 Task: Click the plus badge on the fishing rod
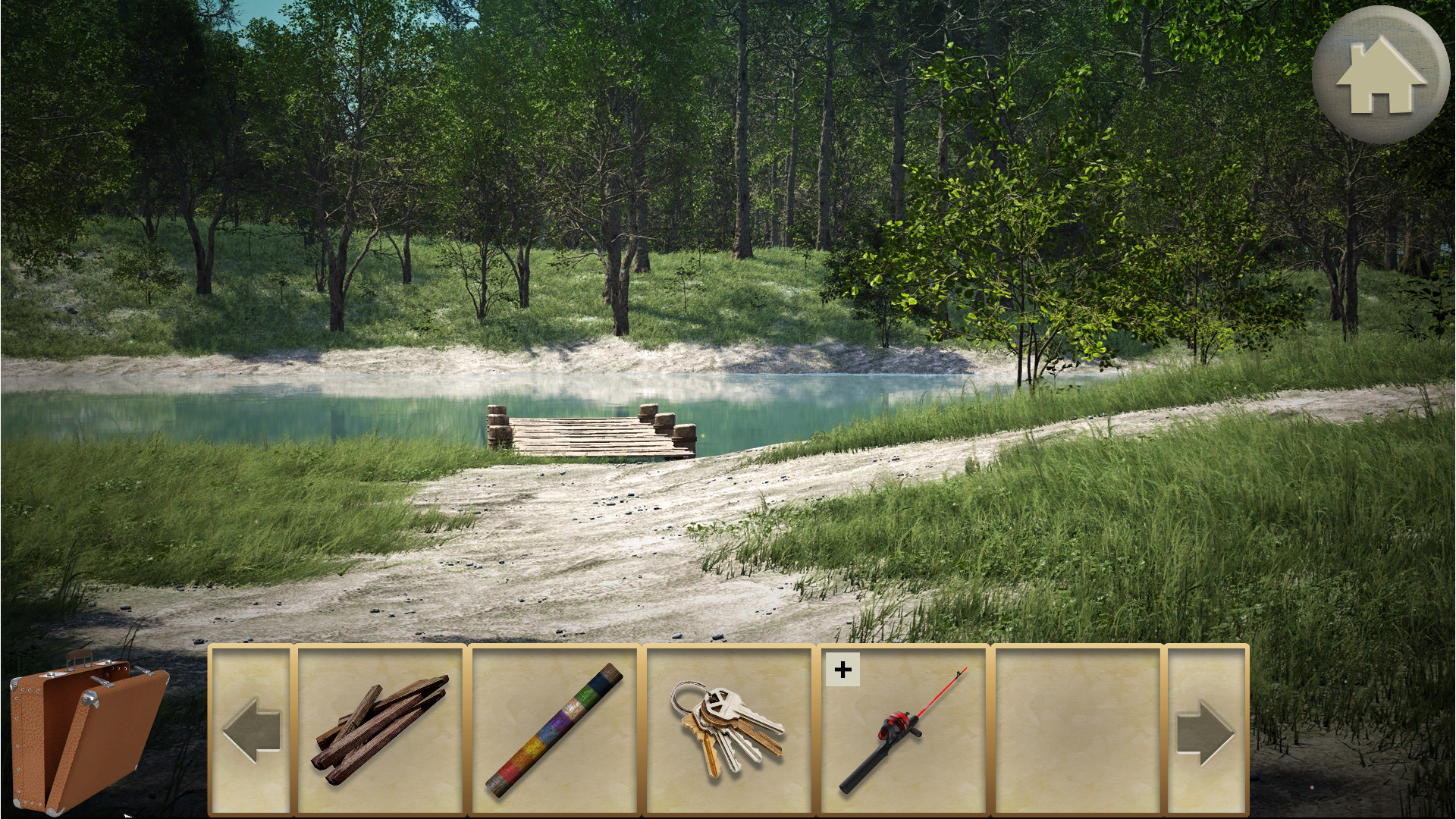[842, 669]
